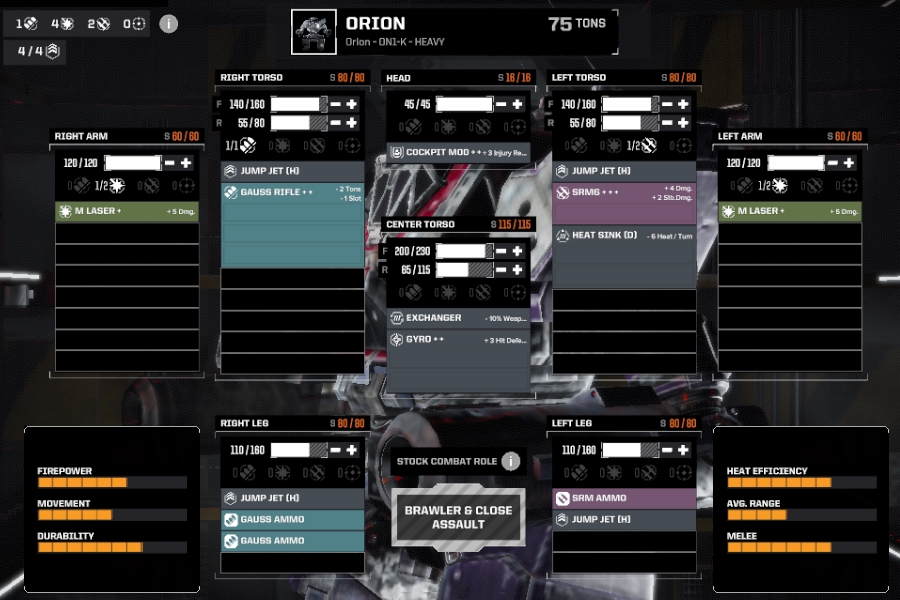This screenshot has height=600, width=900.
Task: Select the Jump Jet in right torso
Action: (292, 171)
